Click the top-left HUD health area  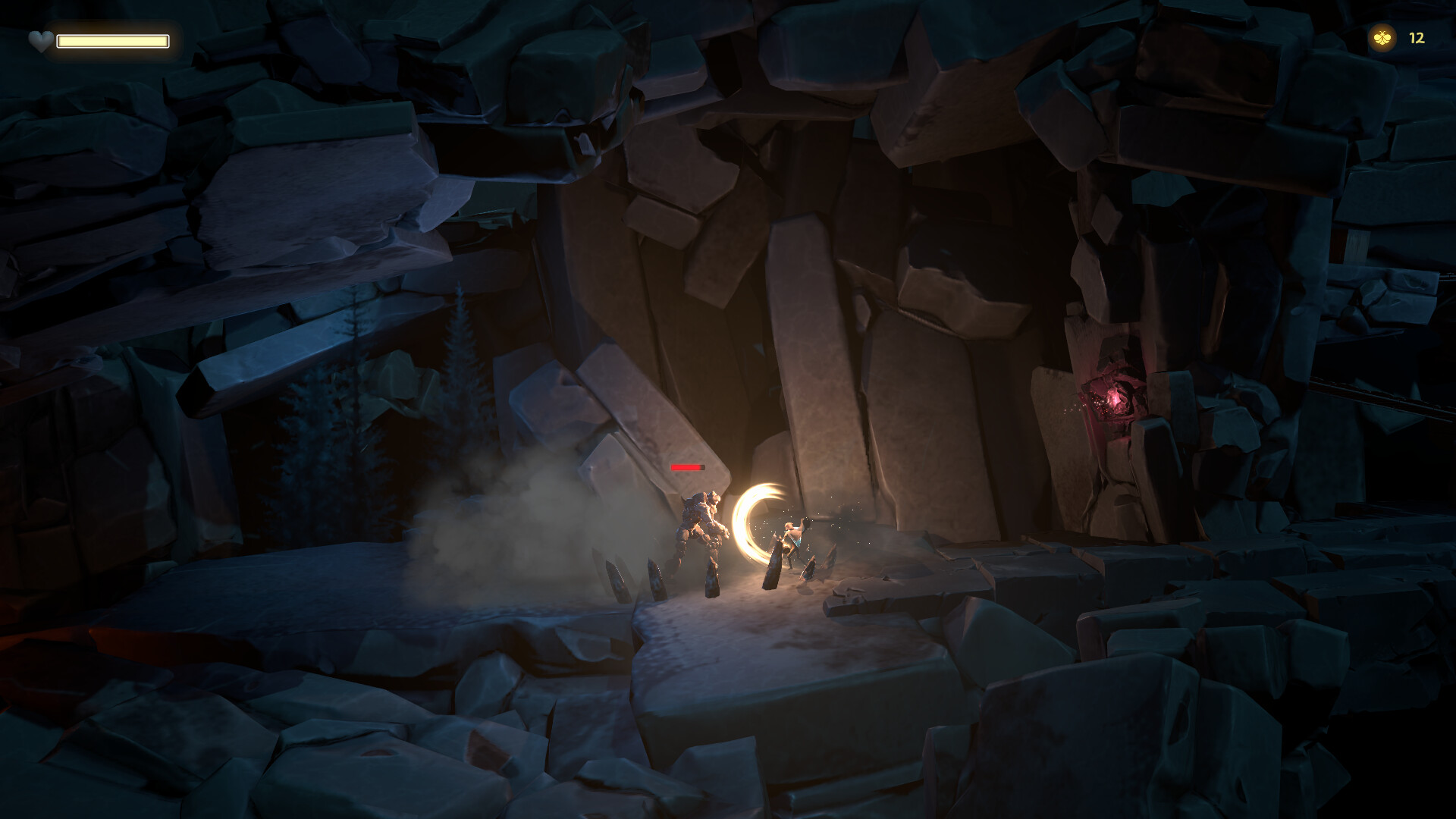point(99,39)
